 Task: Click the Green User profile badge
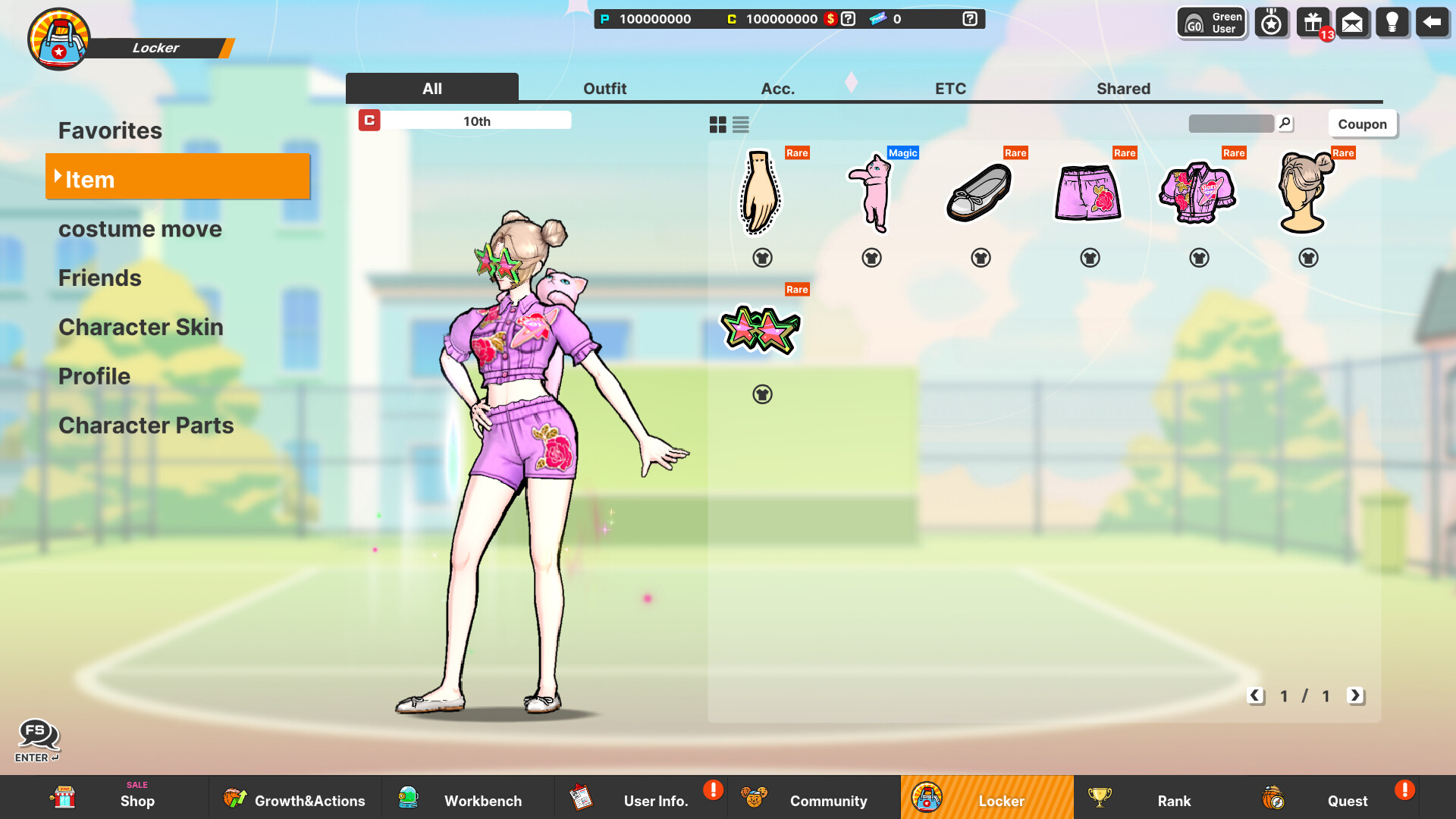pyautogui.click(x=1210, y=22)
